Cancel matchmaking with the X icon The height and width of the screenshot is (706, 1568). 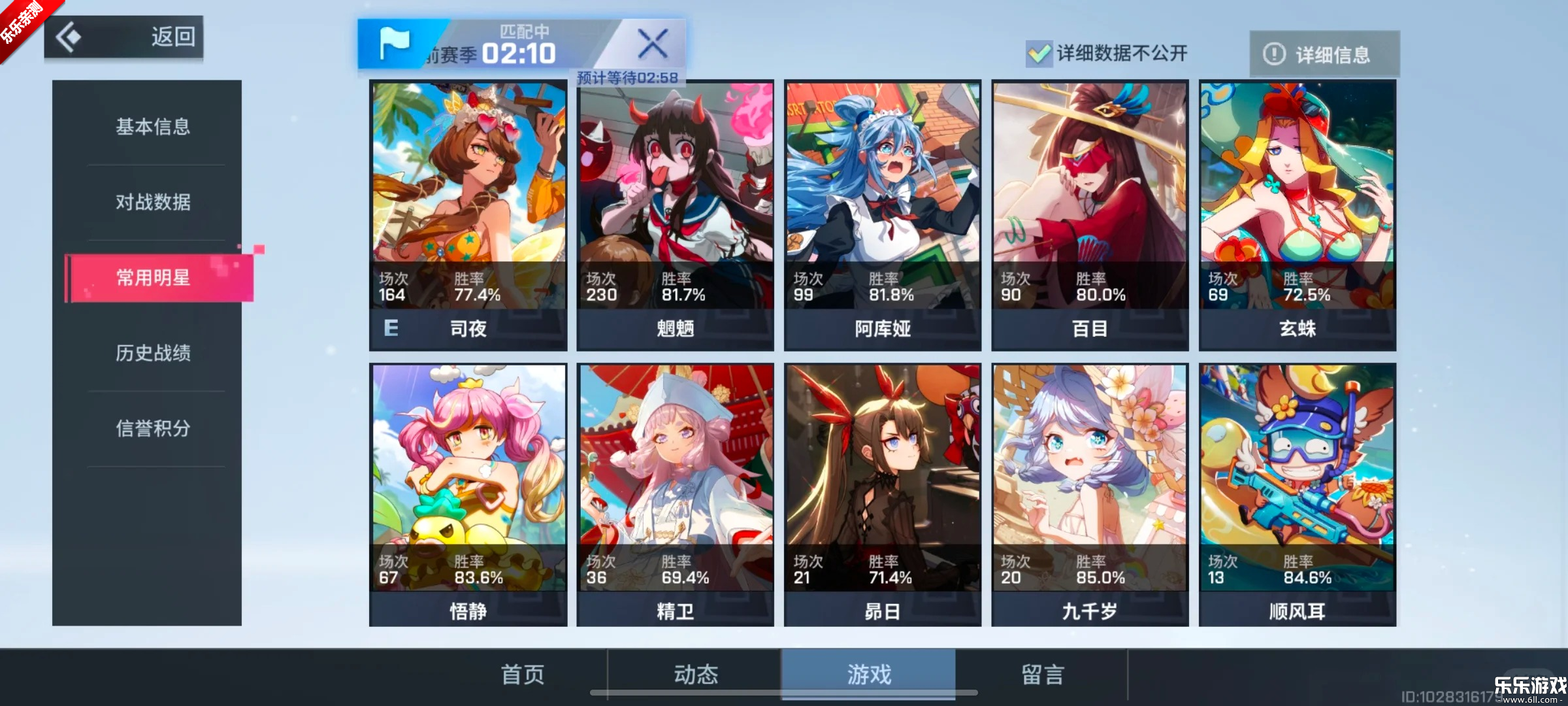pyautogui.click(x=653, y=44)
